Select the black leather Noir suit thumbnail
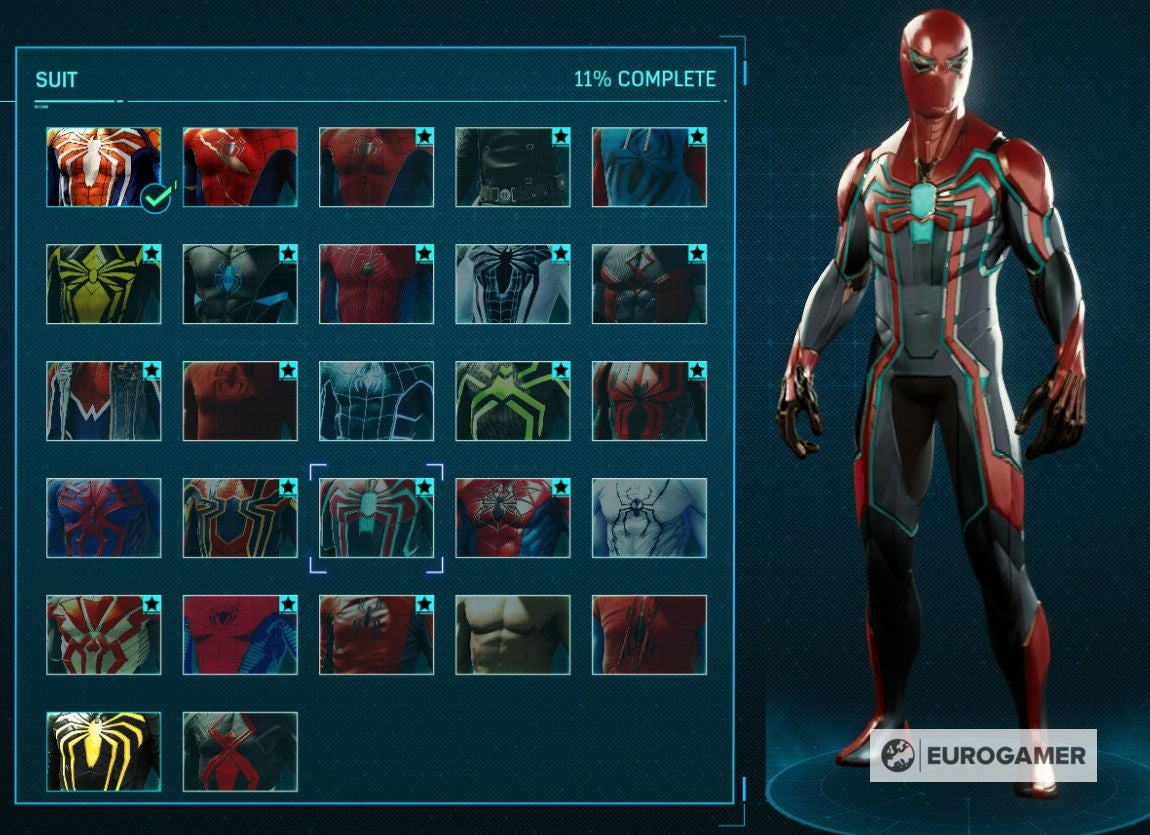 click(x=512, y=167)
